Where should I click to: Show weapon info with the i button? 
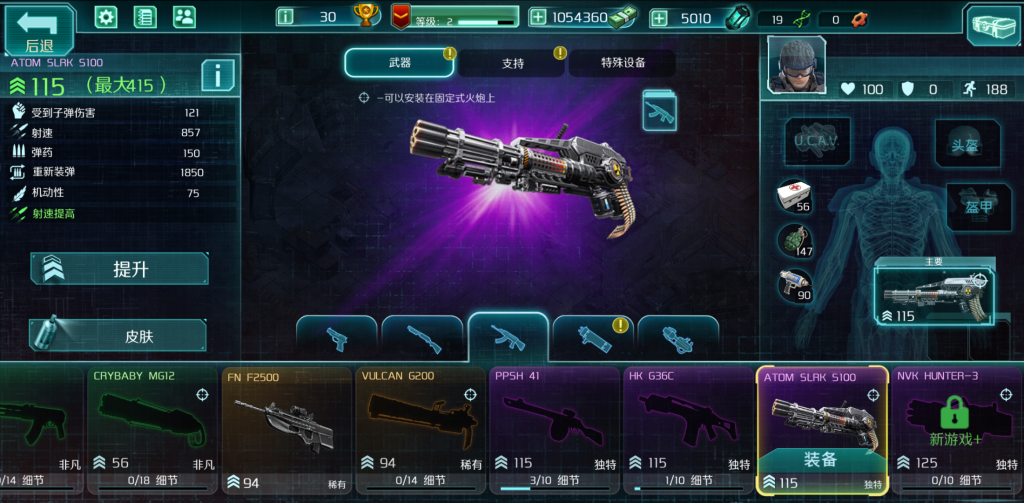point(217,74)
